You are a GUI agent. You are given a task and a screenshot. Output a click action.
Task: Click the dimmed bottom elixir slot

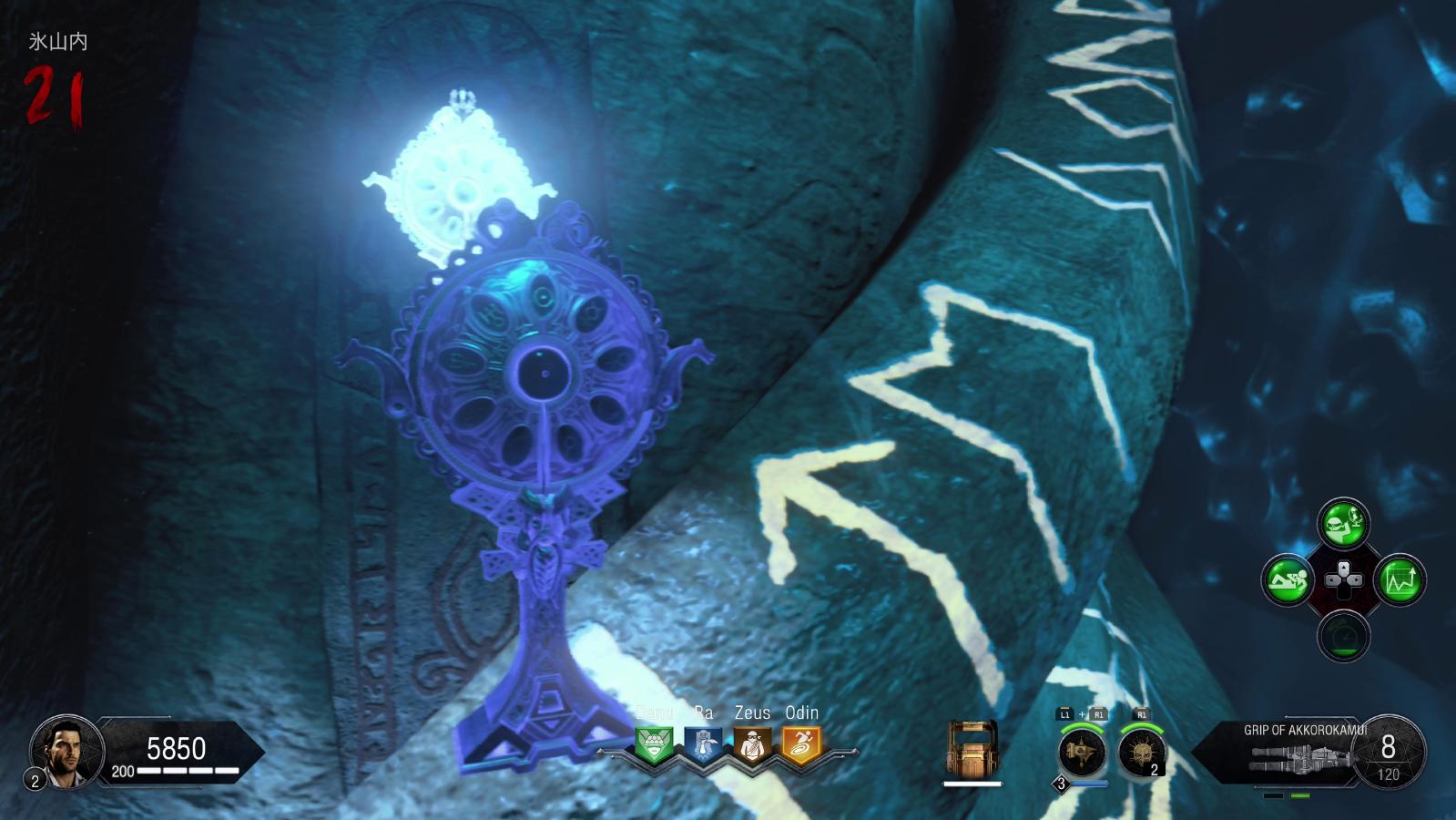[1343, 636]
